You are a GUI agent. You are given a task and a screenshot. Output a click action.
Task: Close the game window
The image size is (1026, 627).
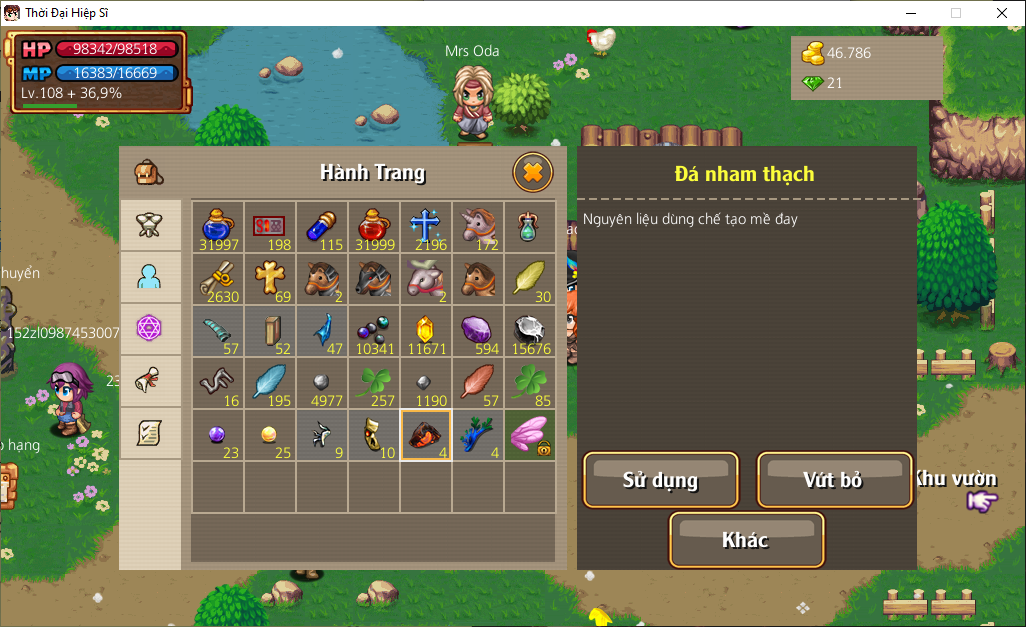pyautogui.click(x=1001, y=13)
